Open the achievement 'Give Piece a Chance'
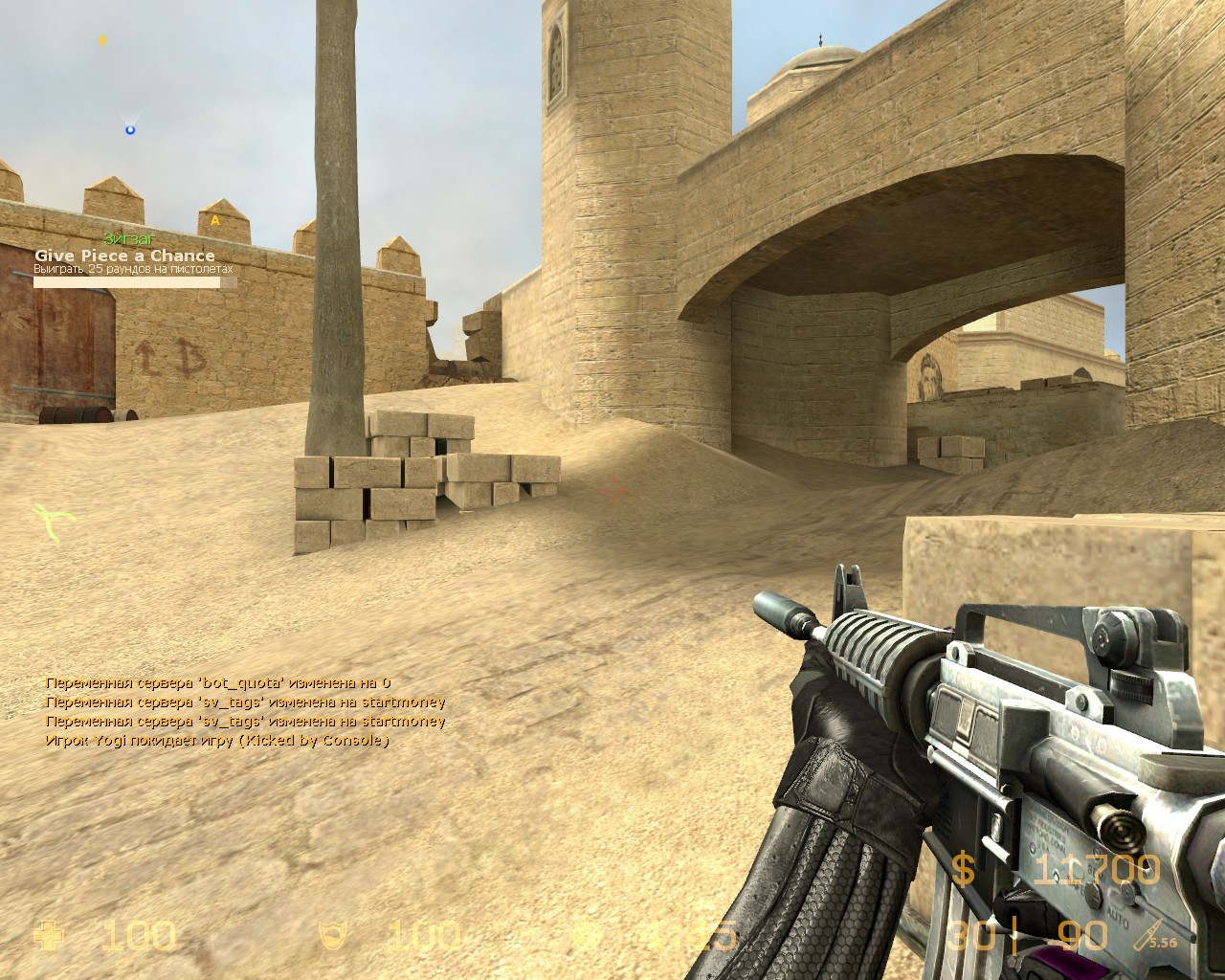 125,256
